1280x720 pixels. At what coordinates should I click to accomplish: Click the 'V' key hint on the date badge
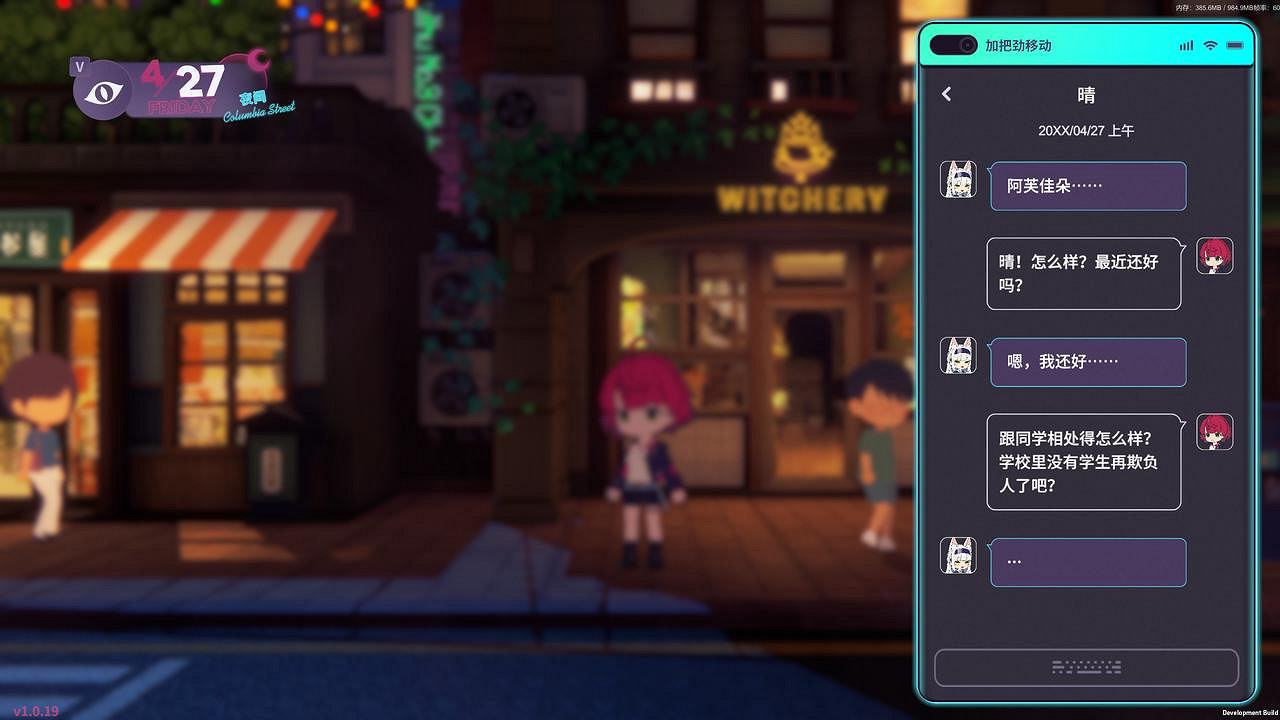point(77,67)
